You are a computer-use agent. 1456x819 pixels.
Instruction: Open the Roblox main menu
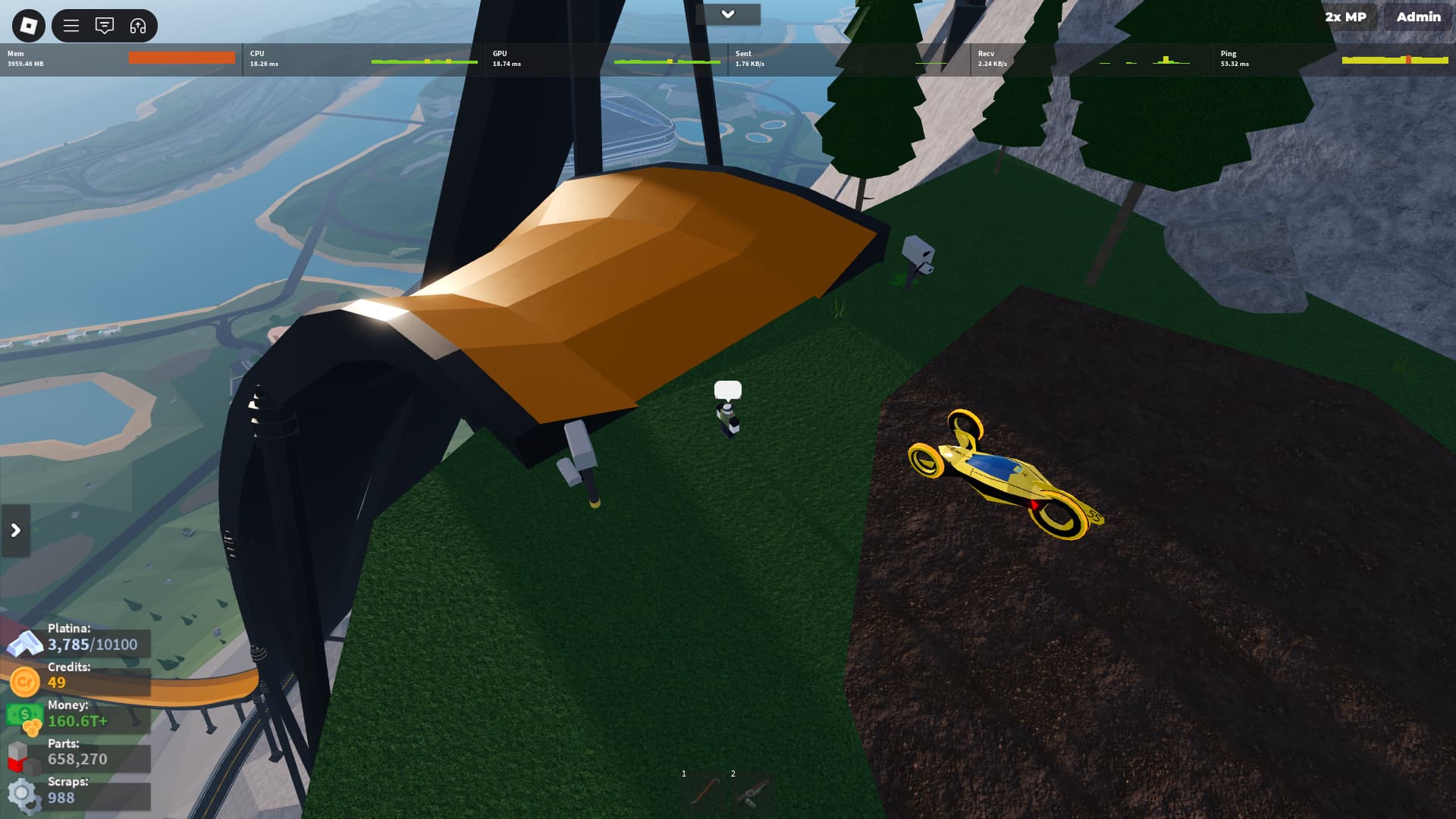point(28,26)
